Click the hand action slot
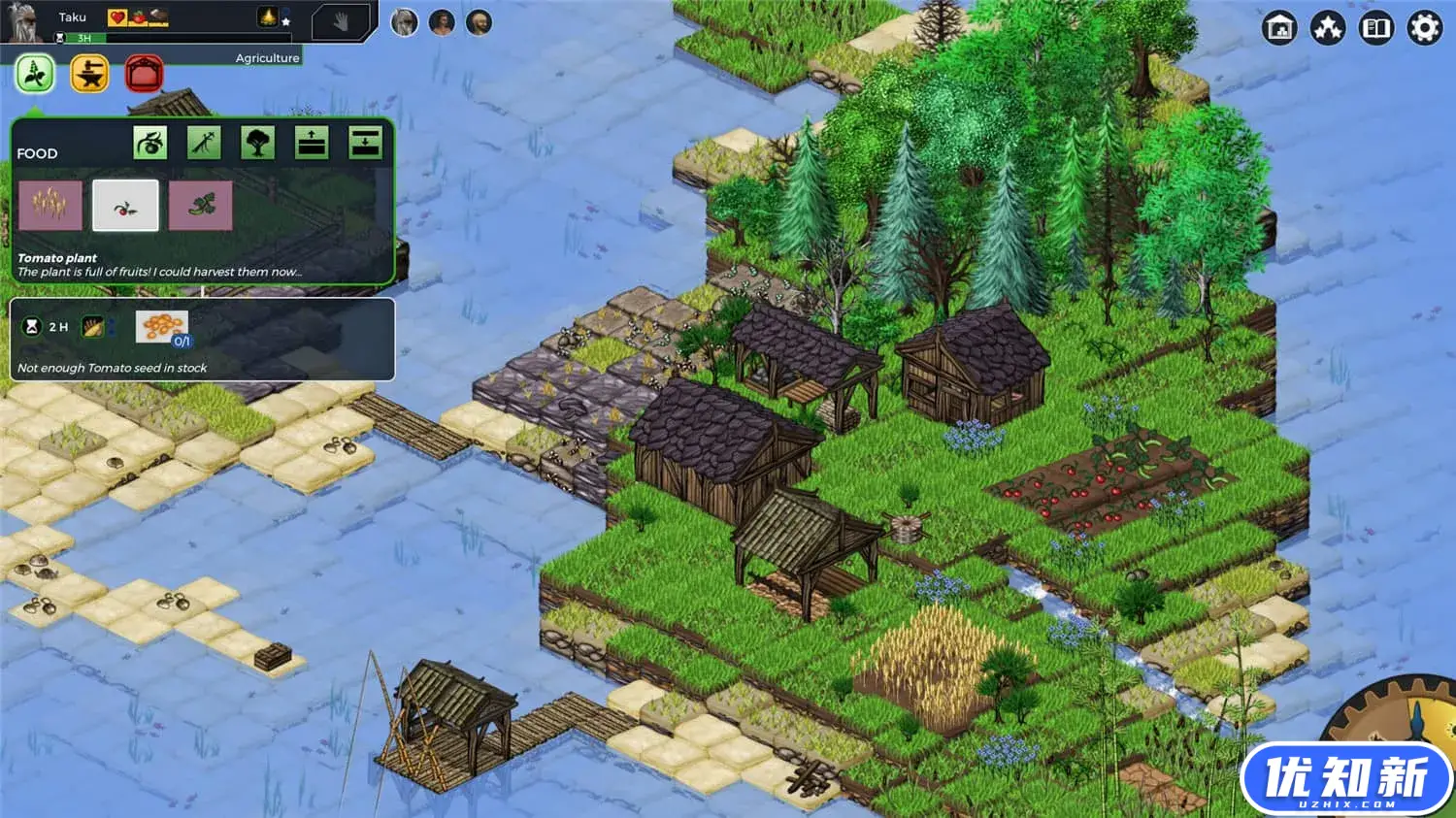 coord(341,21)
